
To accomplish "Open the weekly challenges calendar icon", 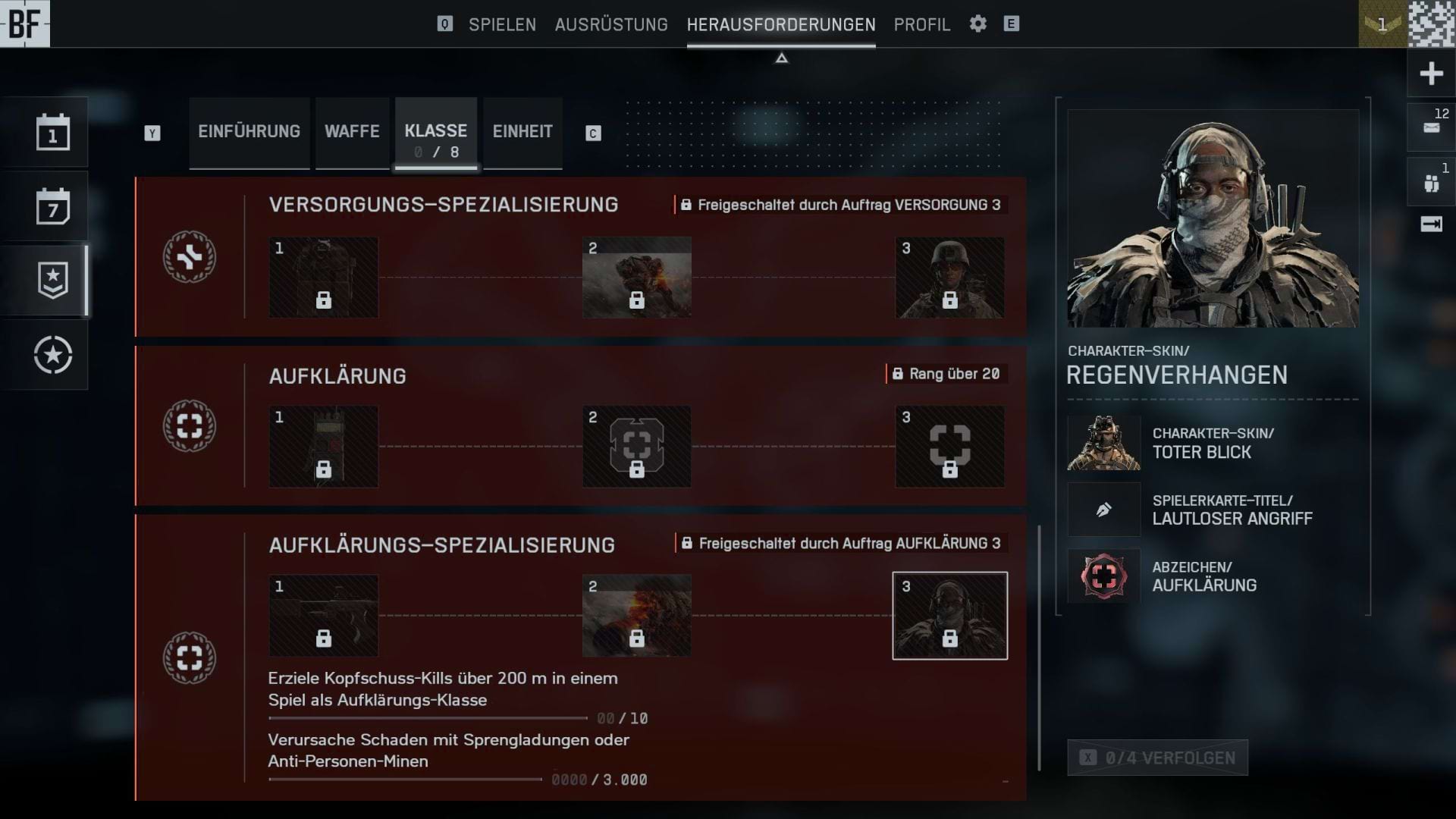I will (53, 207).
